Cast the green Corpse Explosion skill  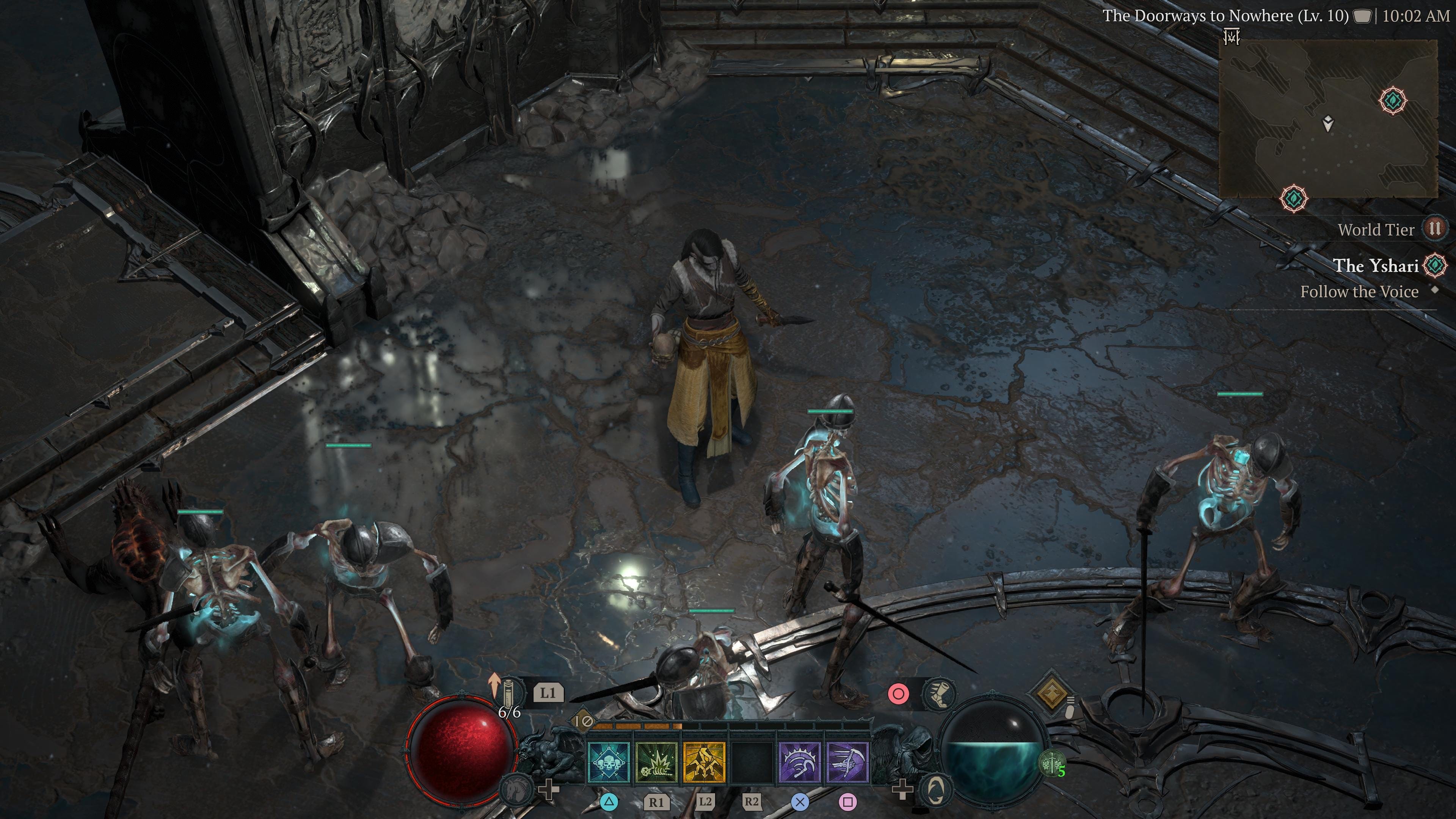[656, 763]
